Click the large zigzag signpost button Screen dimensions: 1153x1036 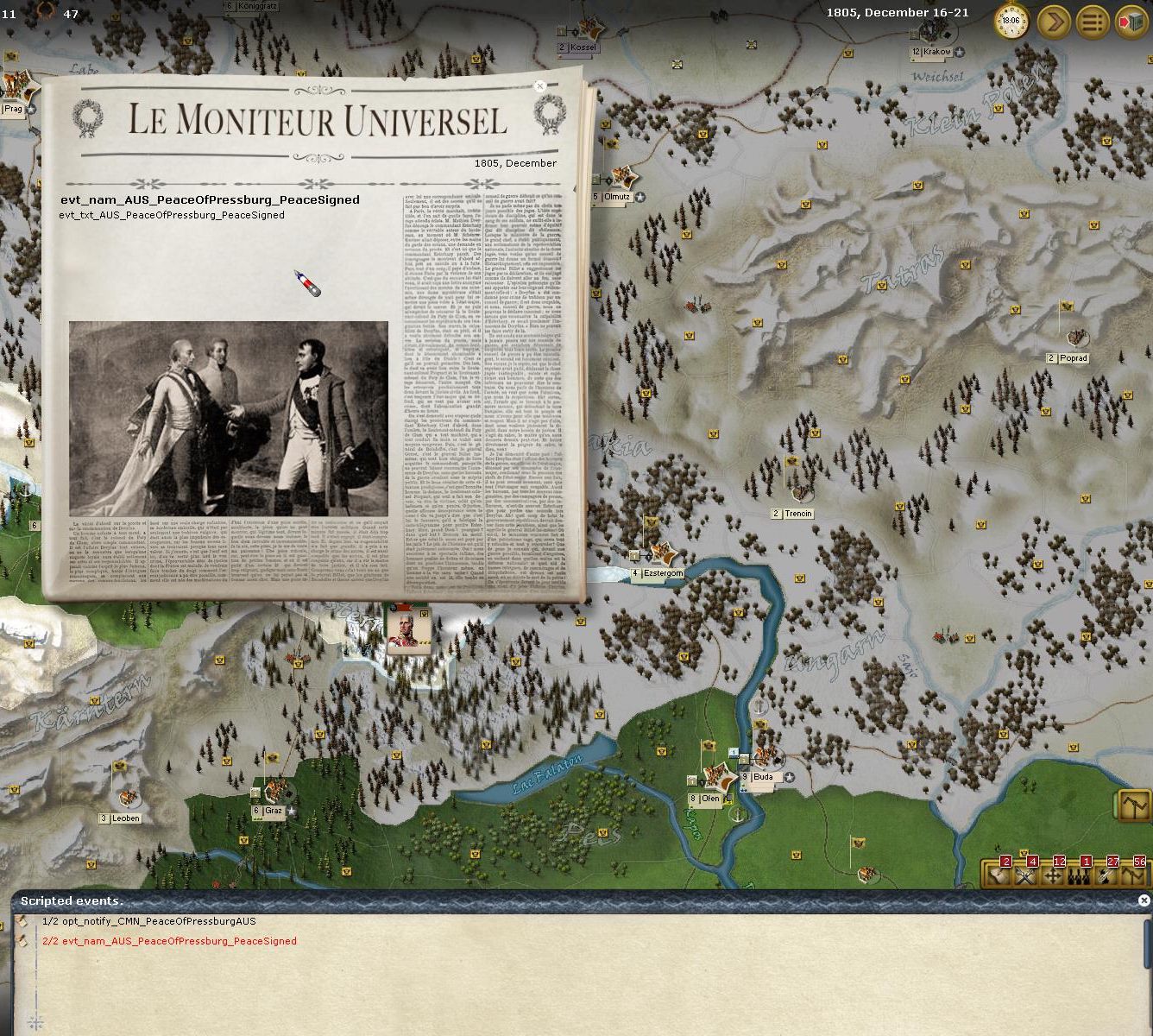[1134, 805]
